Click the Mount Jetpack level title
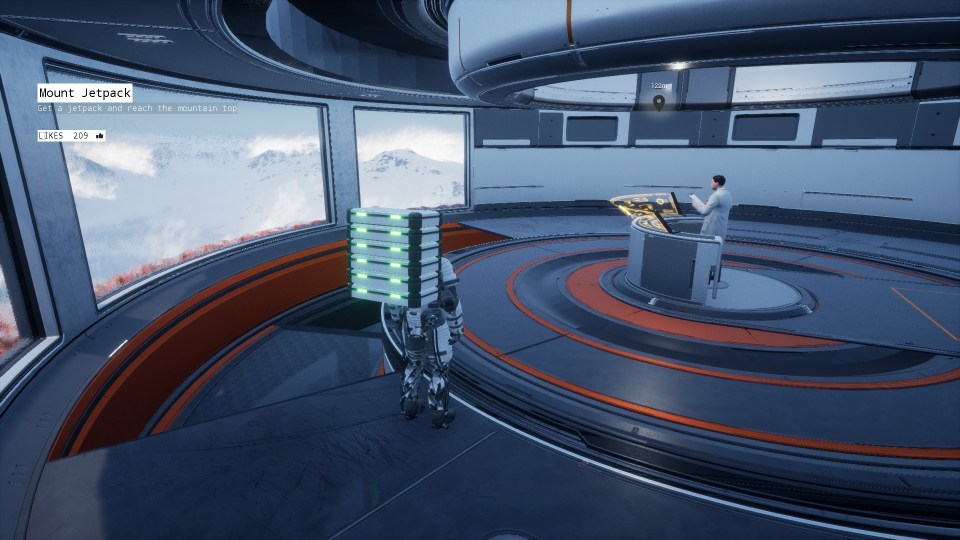 [x=85, y=93]
